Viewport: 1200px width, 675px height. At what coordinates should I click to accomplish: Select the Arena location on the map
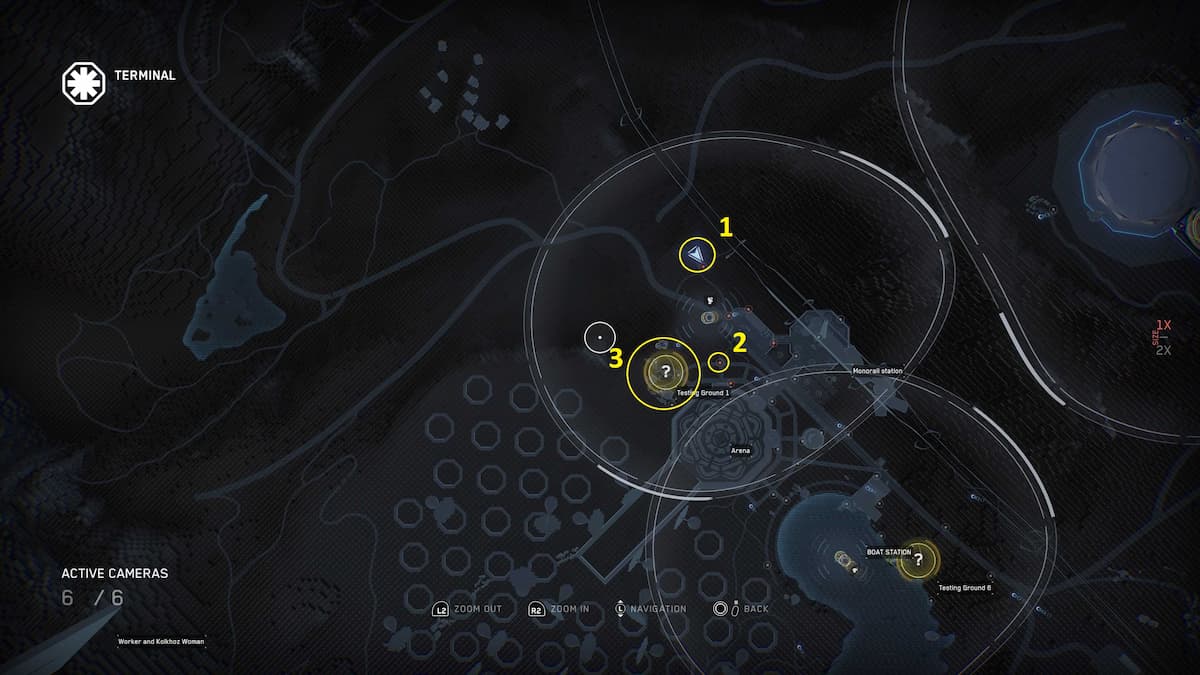[x=741, y=450]
